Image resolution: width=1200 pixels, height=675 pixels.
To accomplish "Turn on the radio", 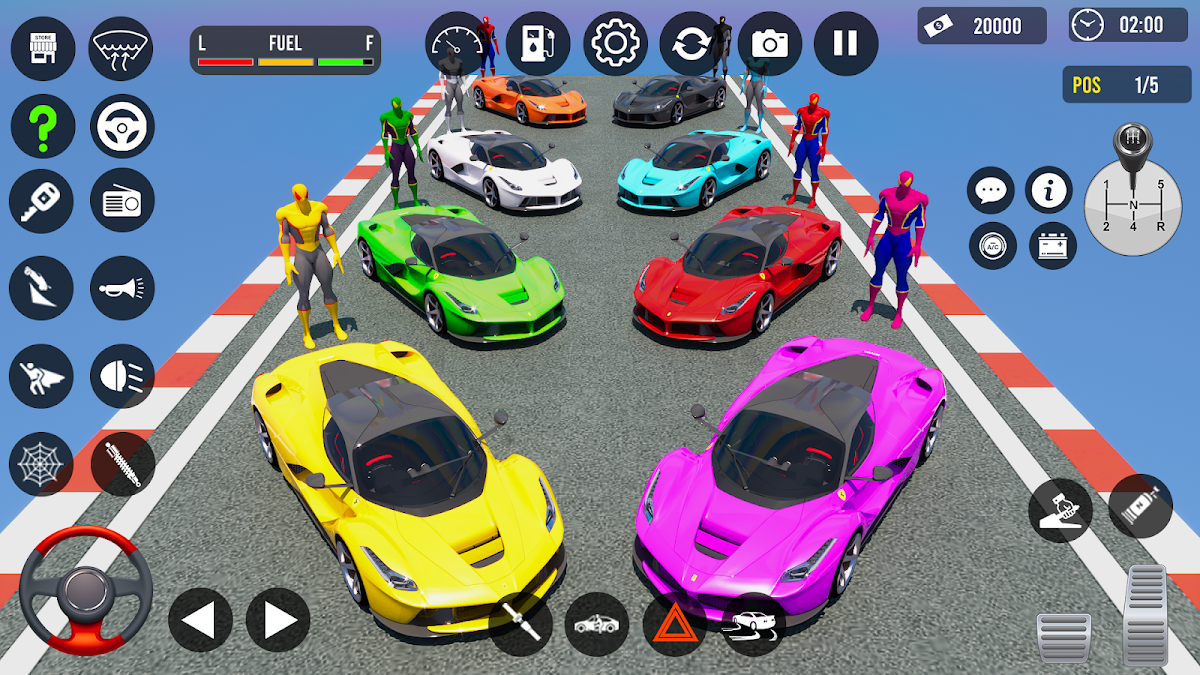I will click(x=122, y=201).
